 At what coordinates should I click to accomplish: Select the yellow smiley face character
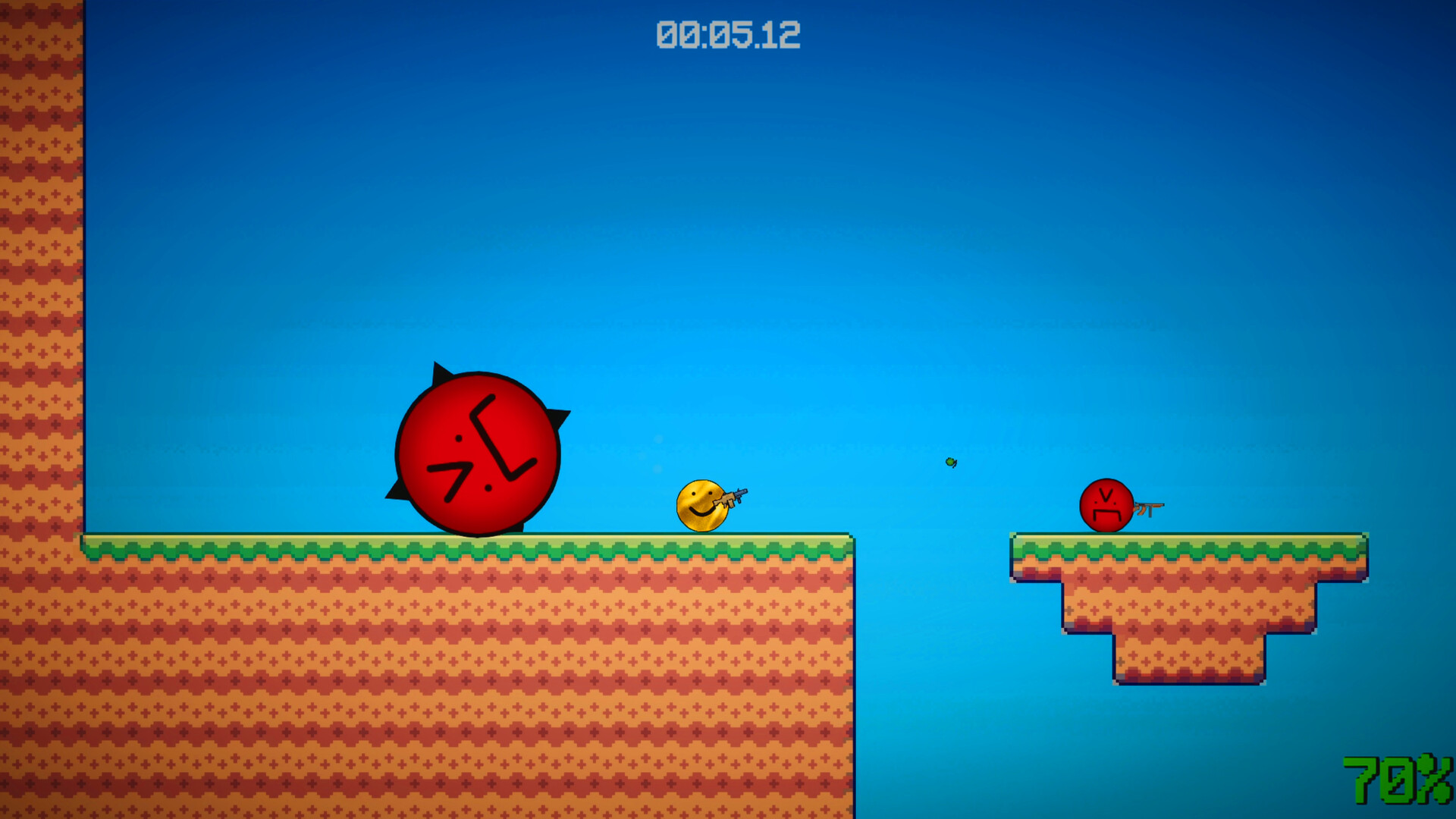pos(701,507)
